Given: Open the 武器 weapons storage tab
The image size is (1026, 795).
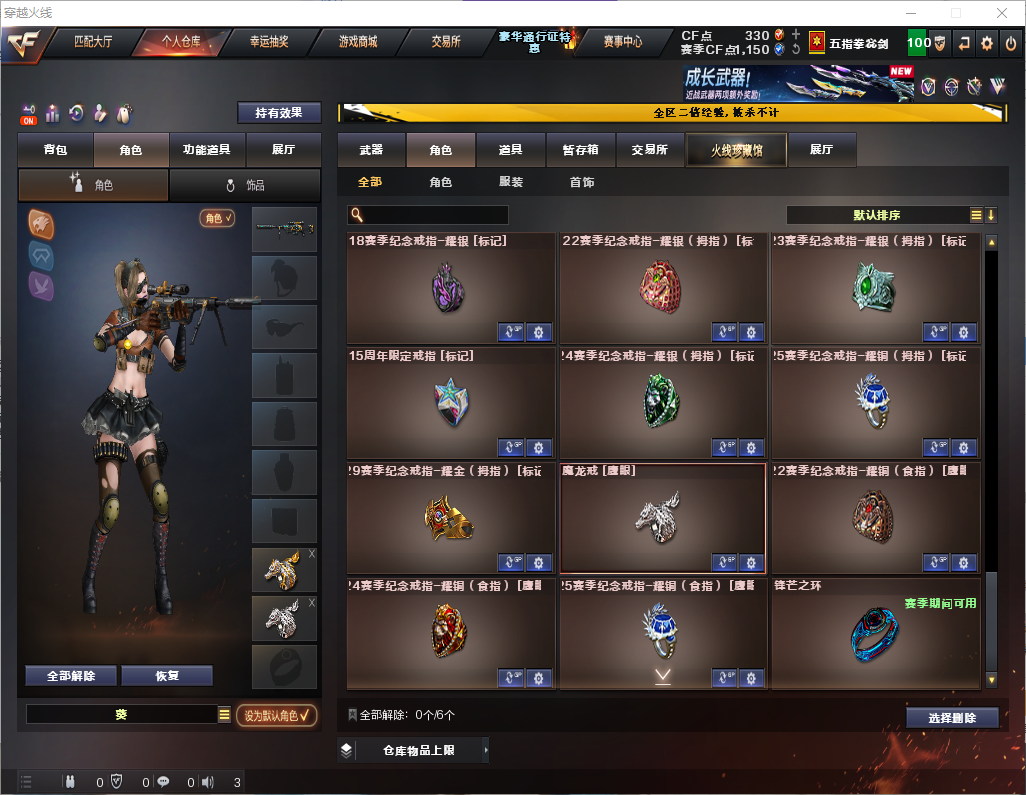Looking at the screenshot, I should tap(371, 150).
